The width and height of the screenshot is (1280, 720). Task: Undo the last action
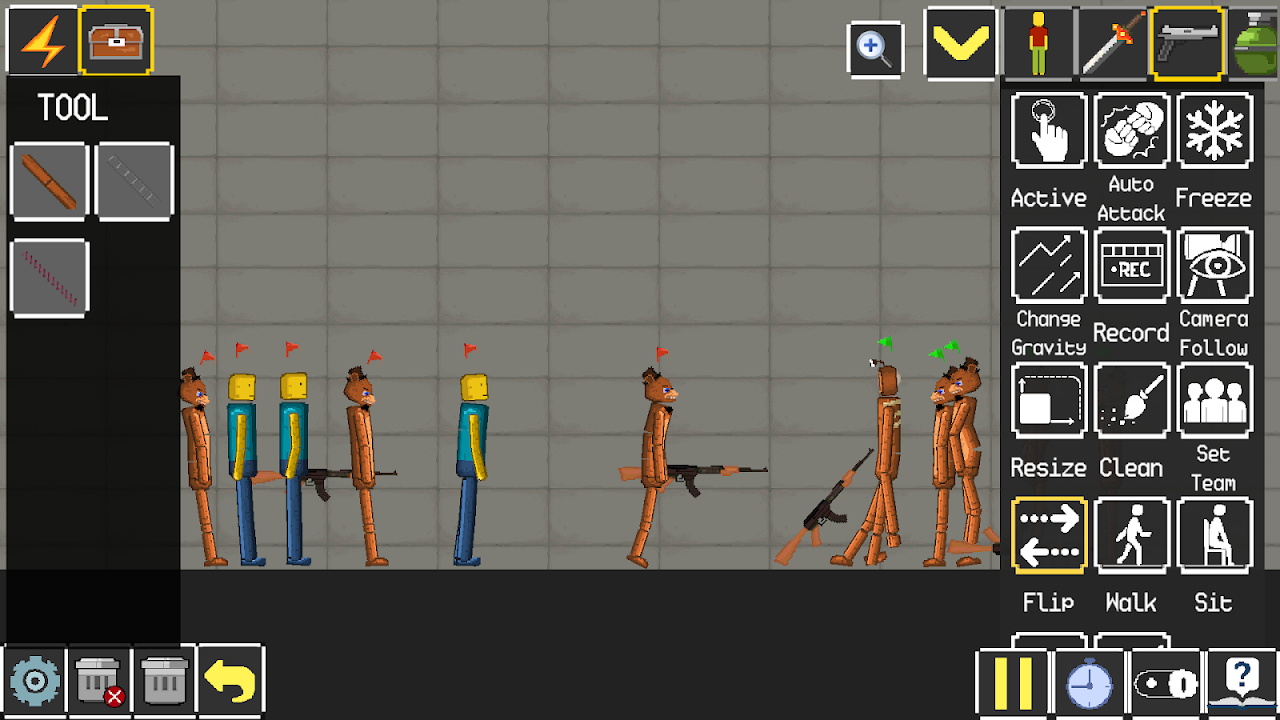pos(230,680)
